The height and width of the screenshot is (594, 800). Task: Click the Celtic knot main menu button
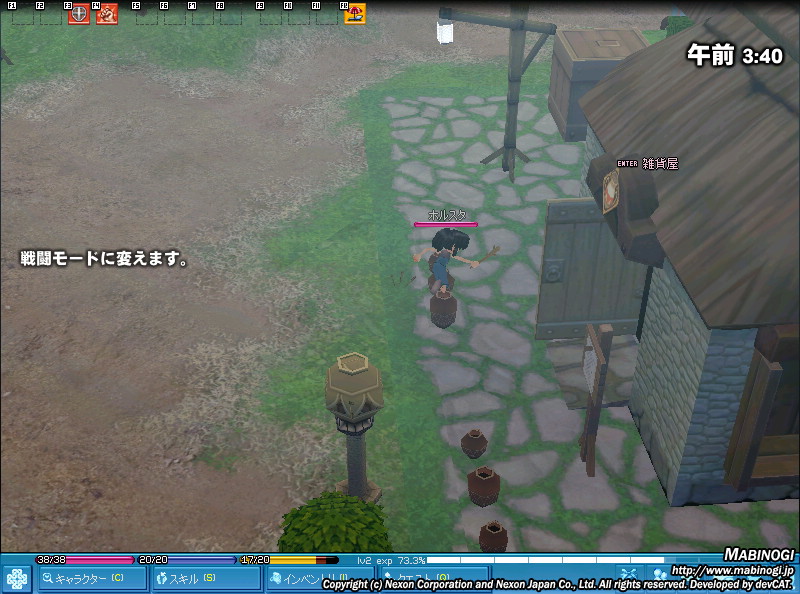17,579
